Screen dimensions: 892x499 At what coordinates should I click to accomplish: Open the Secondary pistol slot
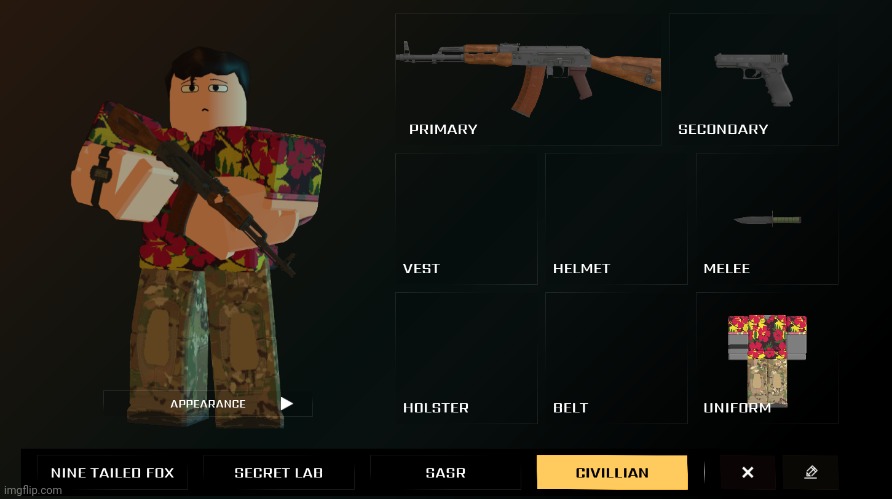pyautogui.click(x=753, y=80)
